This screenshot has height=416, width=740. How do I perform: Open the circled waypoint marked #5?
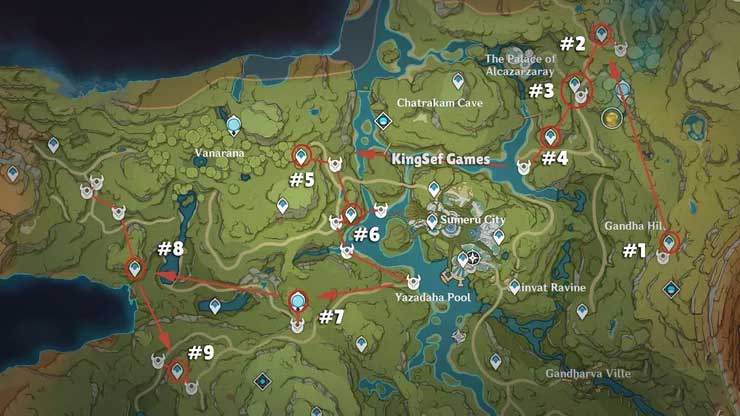pyautogui.click(x=301, y=155)
